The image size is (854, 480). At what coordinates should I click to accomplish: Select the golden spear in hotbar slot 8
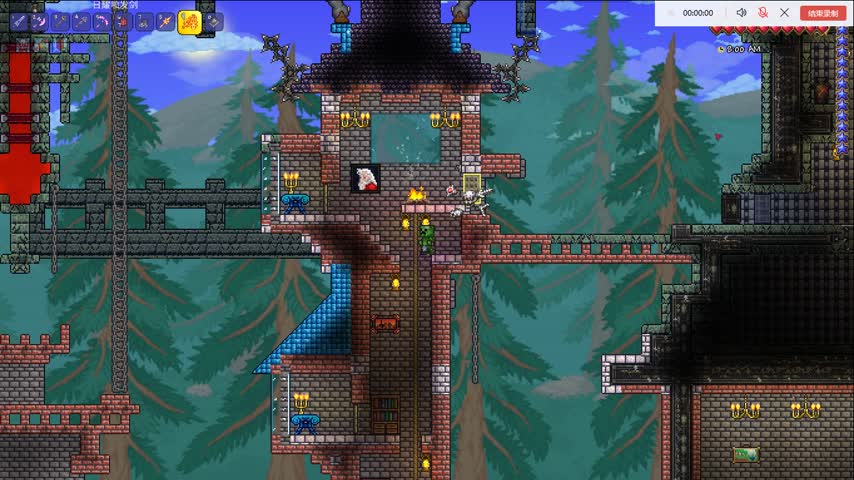point(164,21)
